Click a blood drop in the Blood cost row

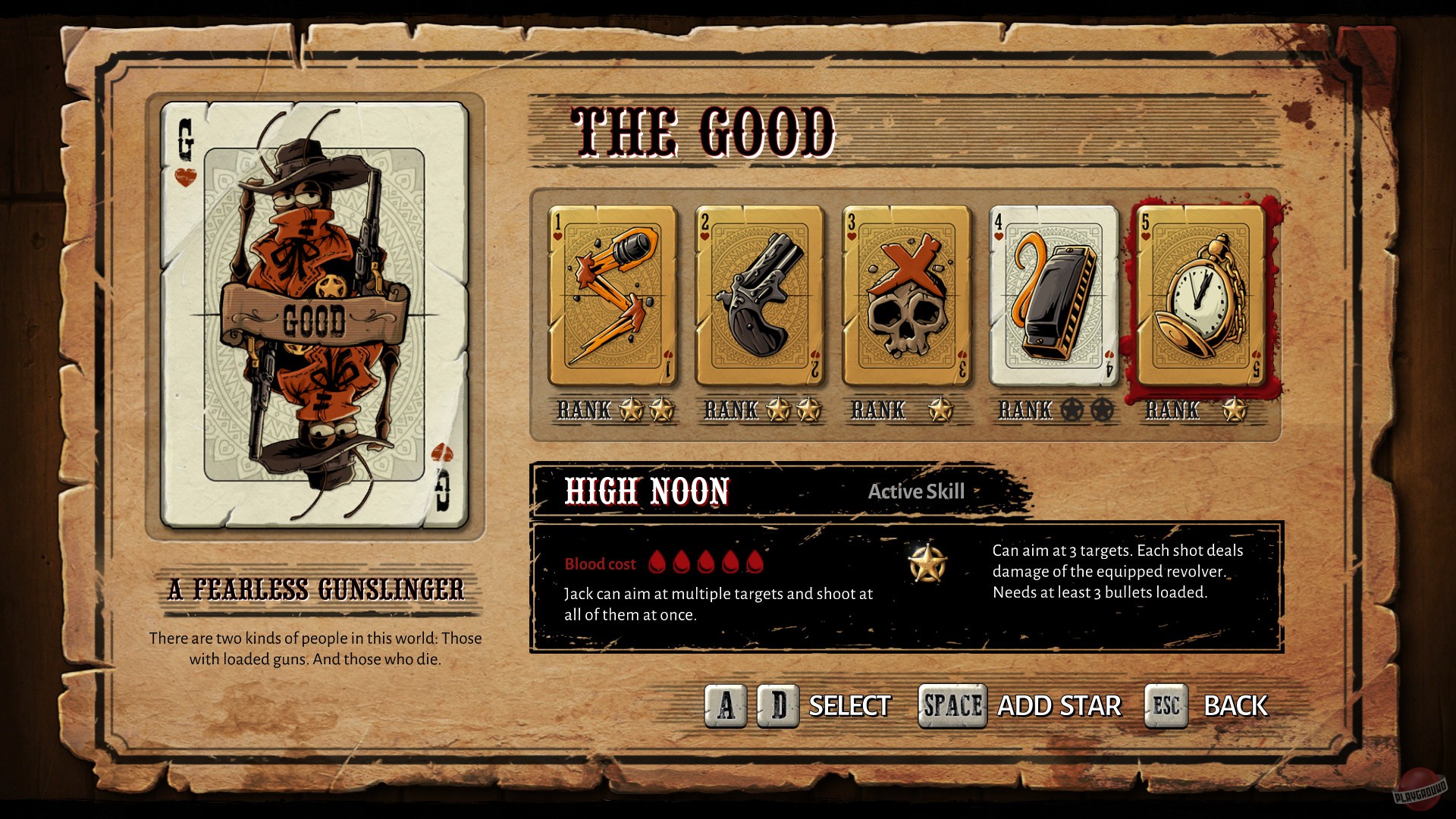tap(660, 561)
